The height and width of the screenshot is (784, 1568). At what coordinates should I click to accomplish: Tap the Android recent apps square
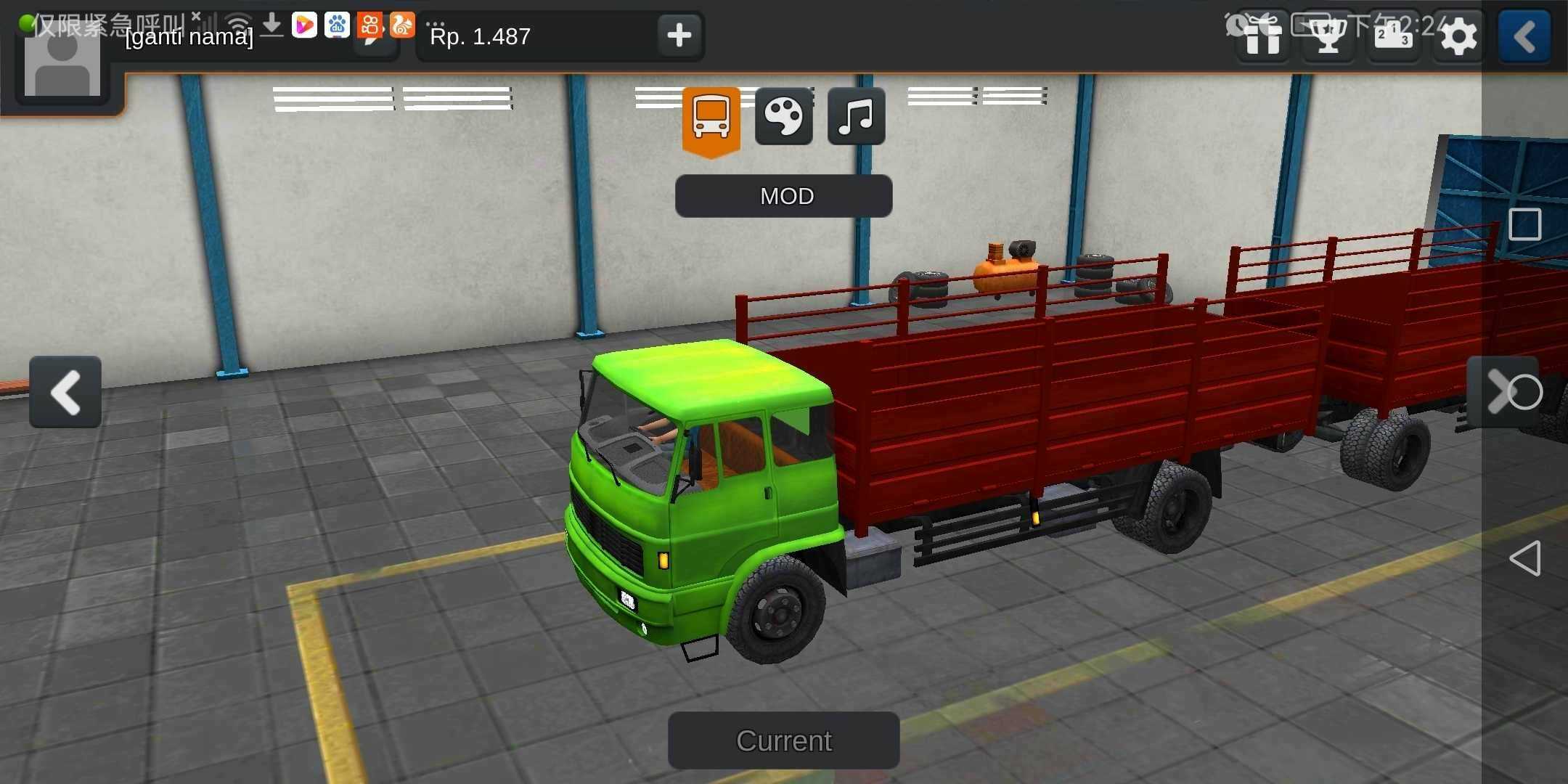(x=1524, y=224)
